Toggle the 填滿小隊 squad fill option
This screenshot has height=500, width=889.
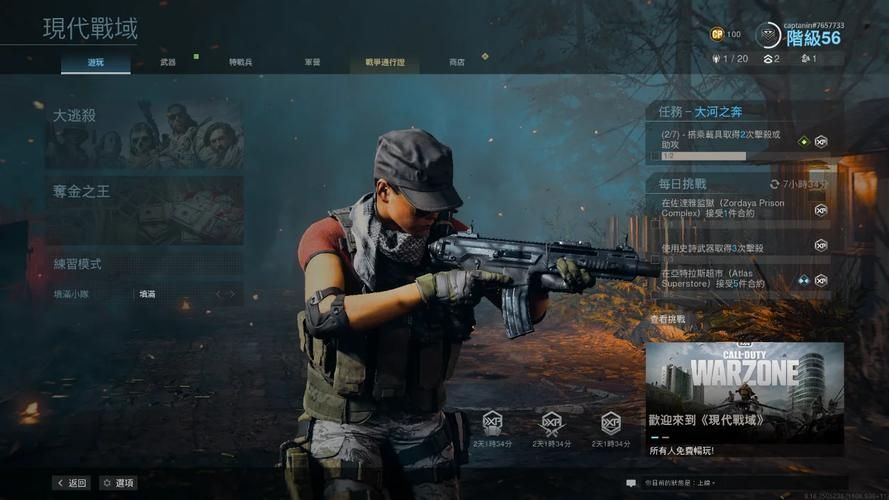pyautogui.click(x=144, y=294)
